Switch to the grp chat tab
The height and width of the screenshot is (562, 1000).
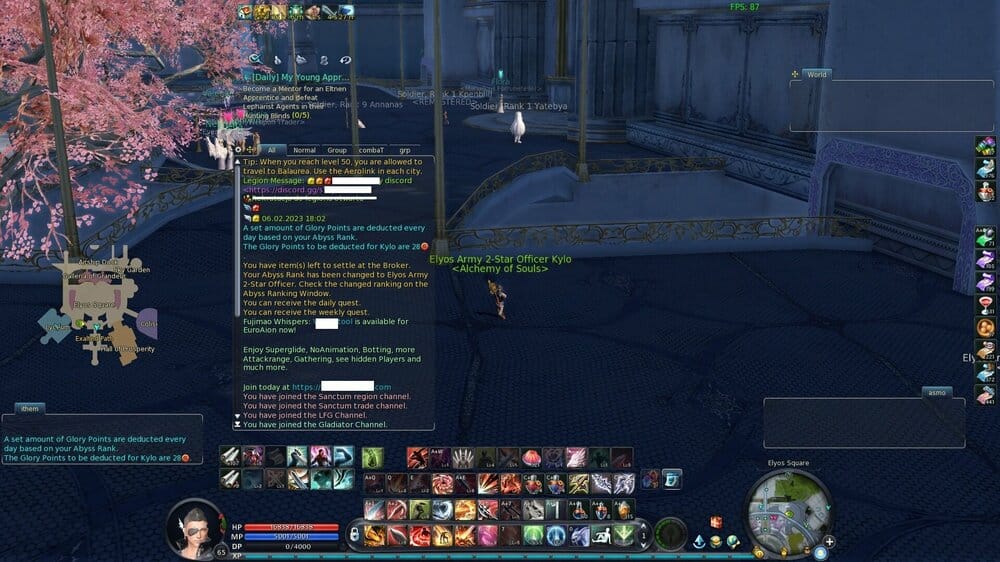405,150
